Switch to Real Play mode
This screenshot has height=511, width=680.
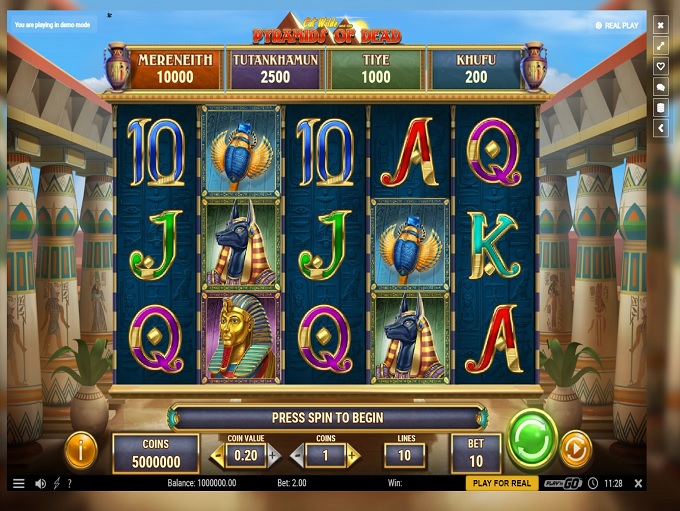point(617,26)
